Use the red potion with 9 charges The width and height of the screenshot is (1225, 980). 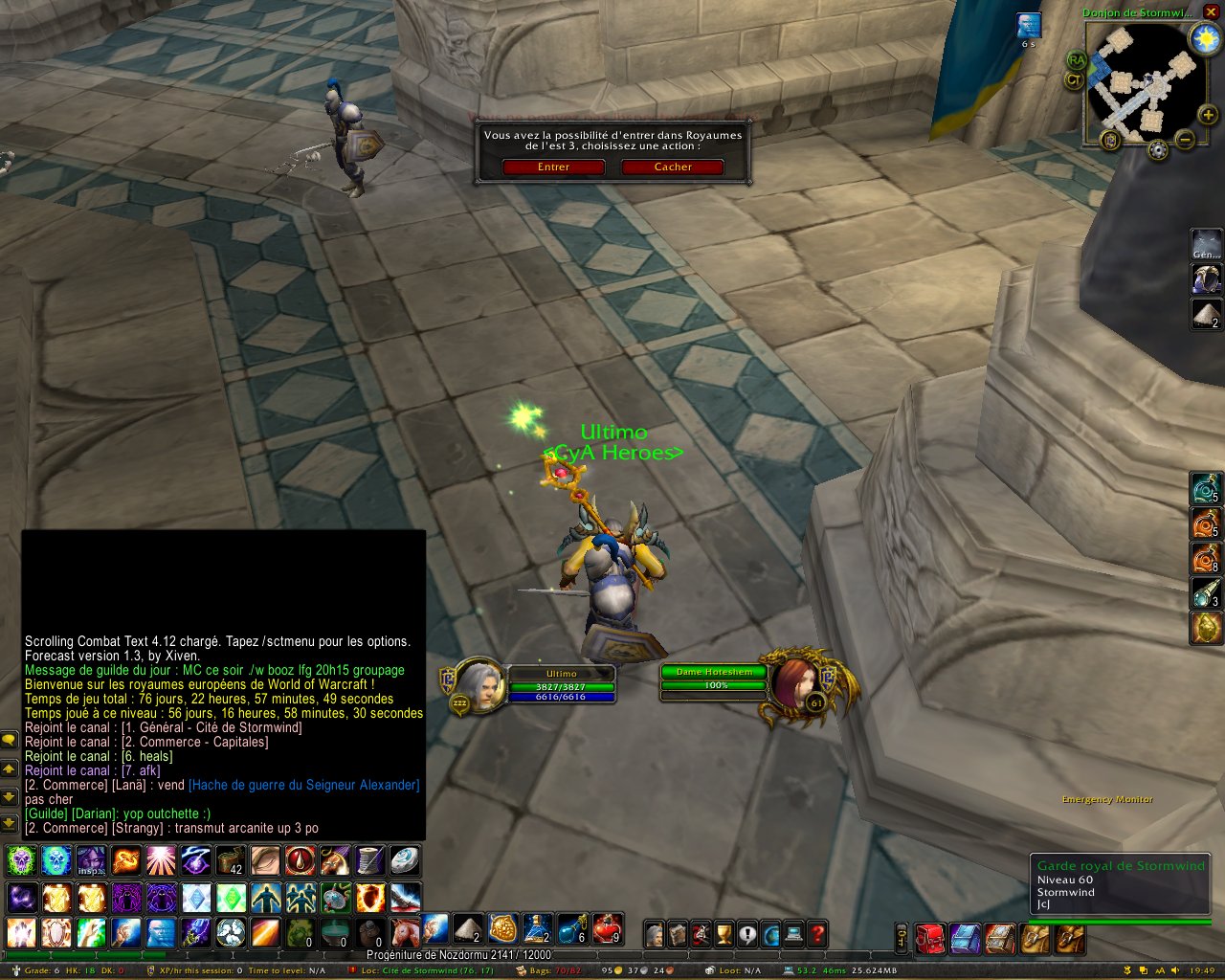[607, 929]
